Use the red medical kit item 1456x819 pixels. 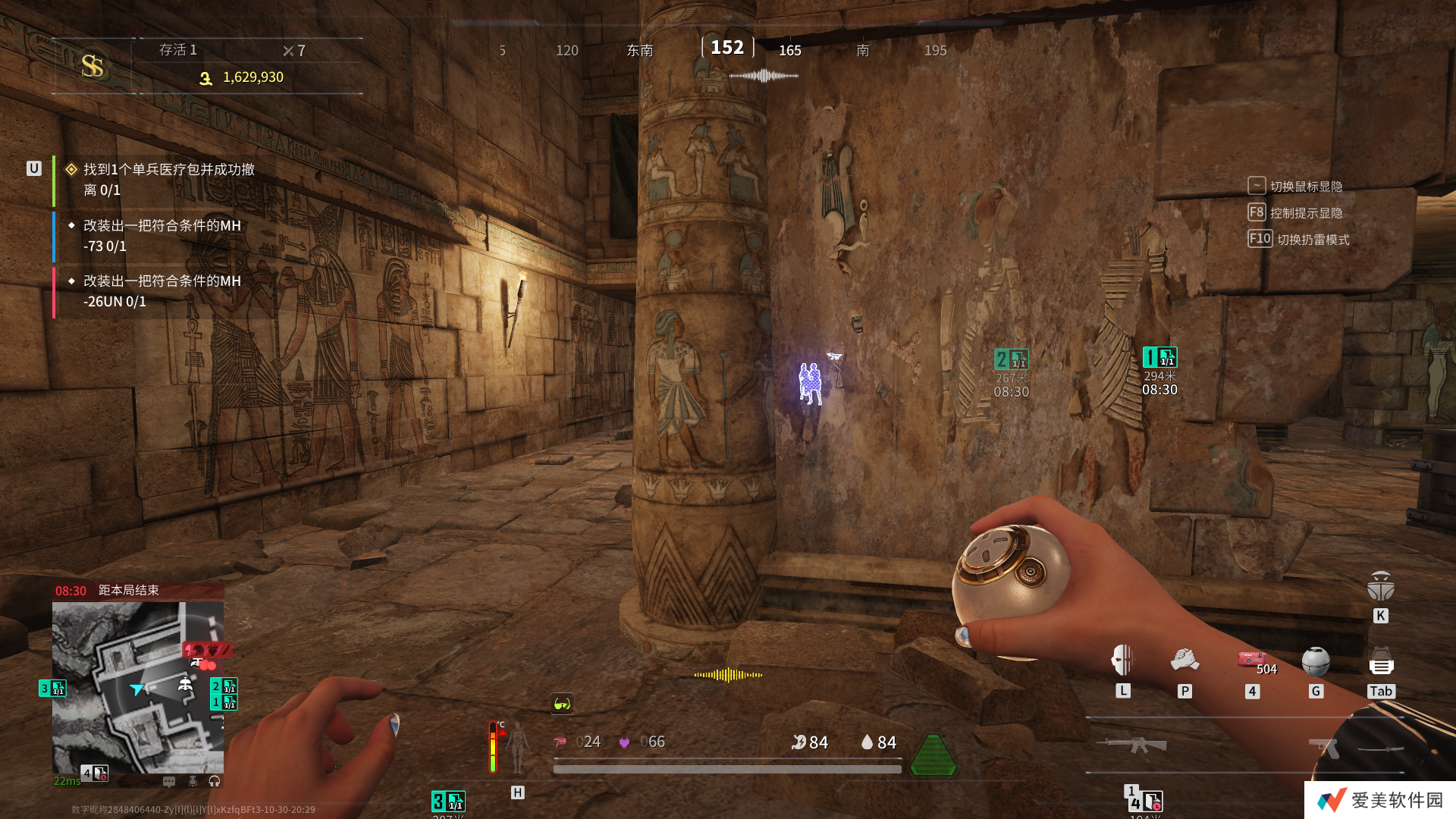coord(1251,660)
